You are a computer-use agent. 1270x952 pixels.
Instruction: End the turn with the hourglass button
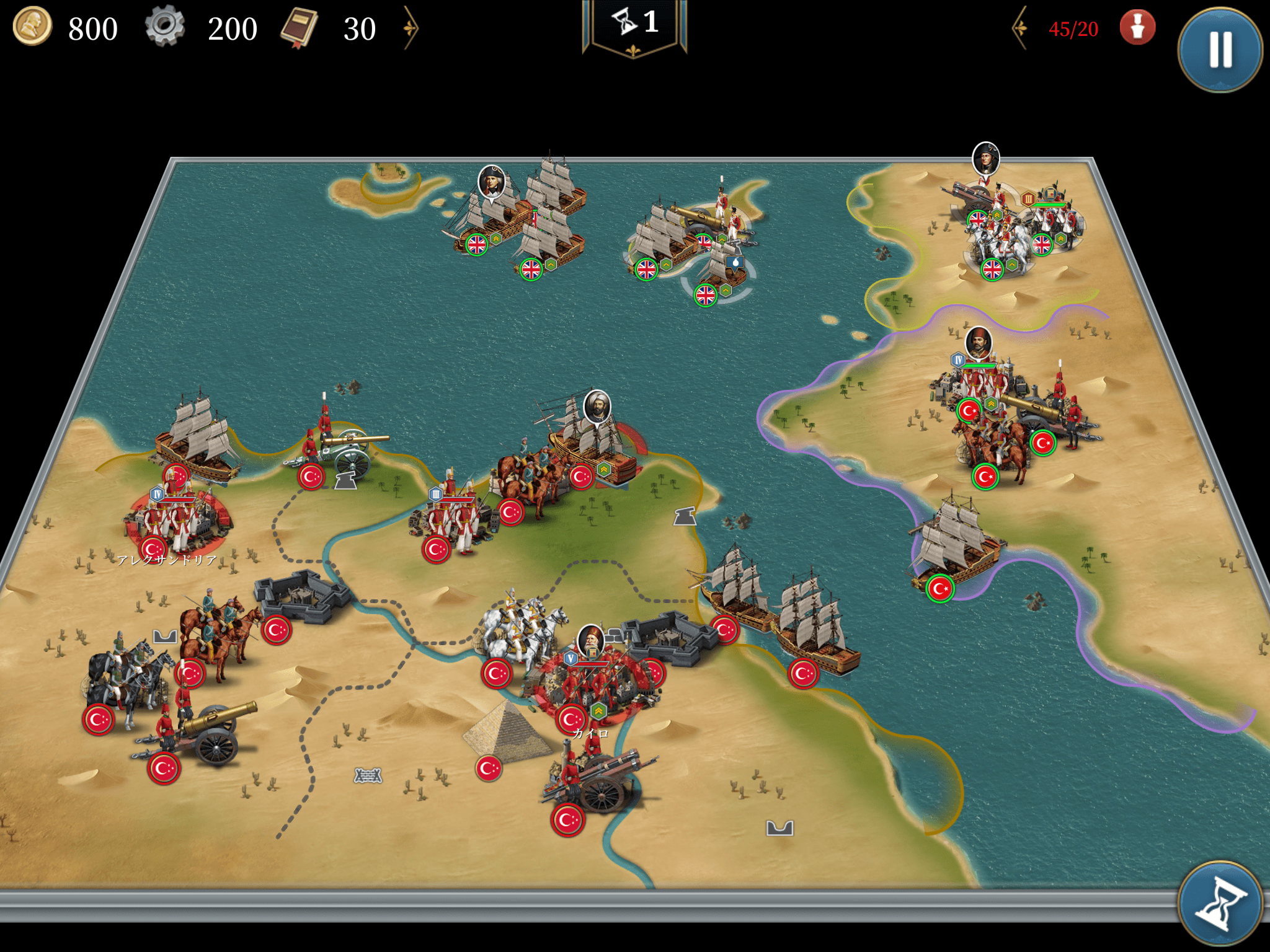coord(1220,904)
